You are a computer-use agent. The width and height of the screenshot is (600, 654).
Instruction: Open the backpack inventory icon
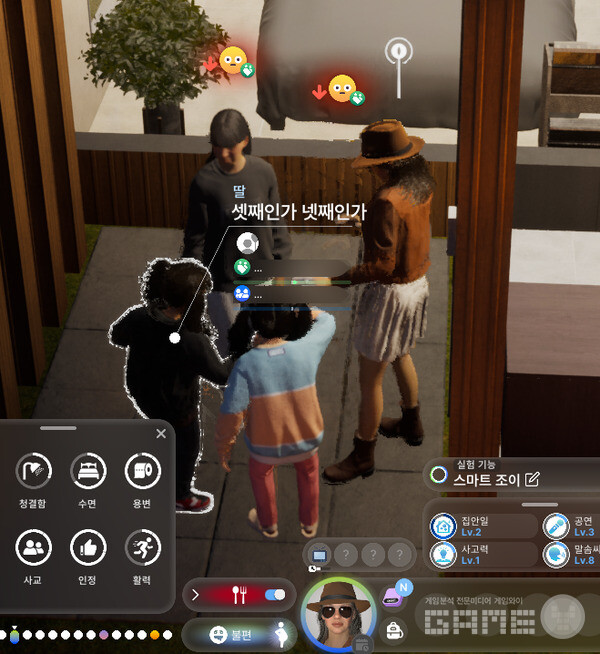pos(394,629)
